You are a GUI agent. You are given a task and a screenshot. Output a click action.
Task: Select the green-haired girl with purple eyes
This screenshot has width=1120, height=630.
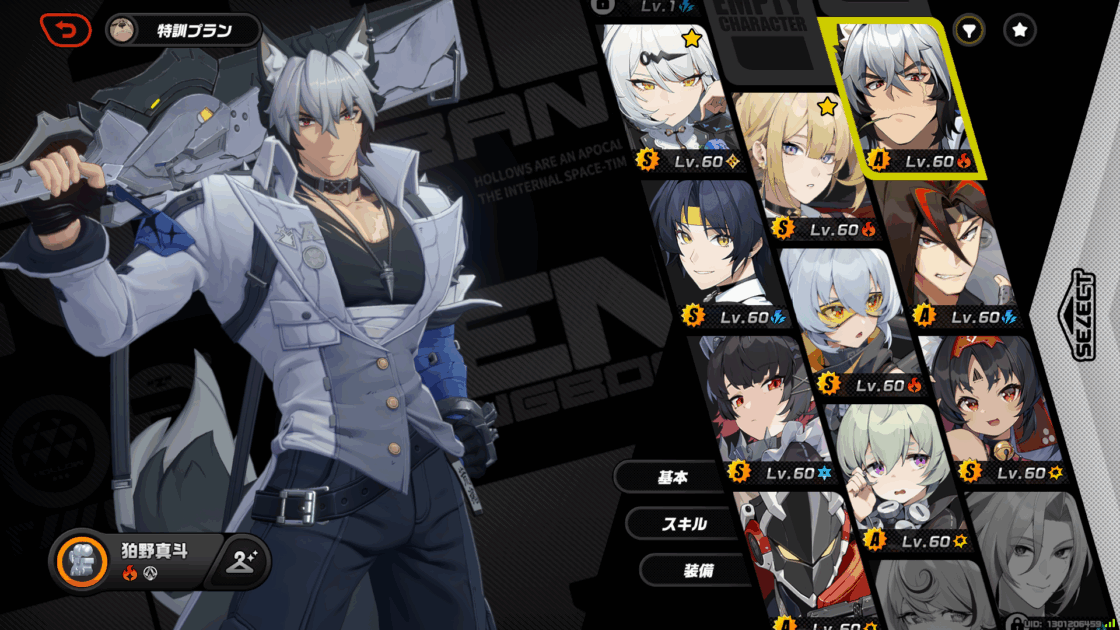[x=890, y=470]
